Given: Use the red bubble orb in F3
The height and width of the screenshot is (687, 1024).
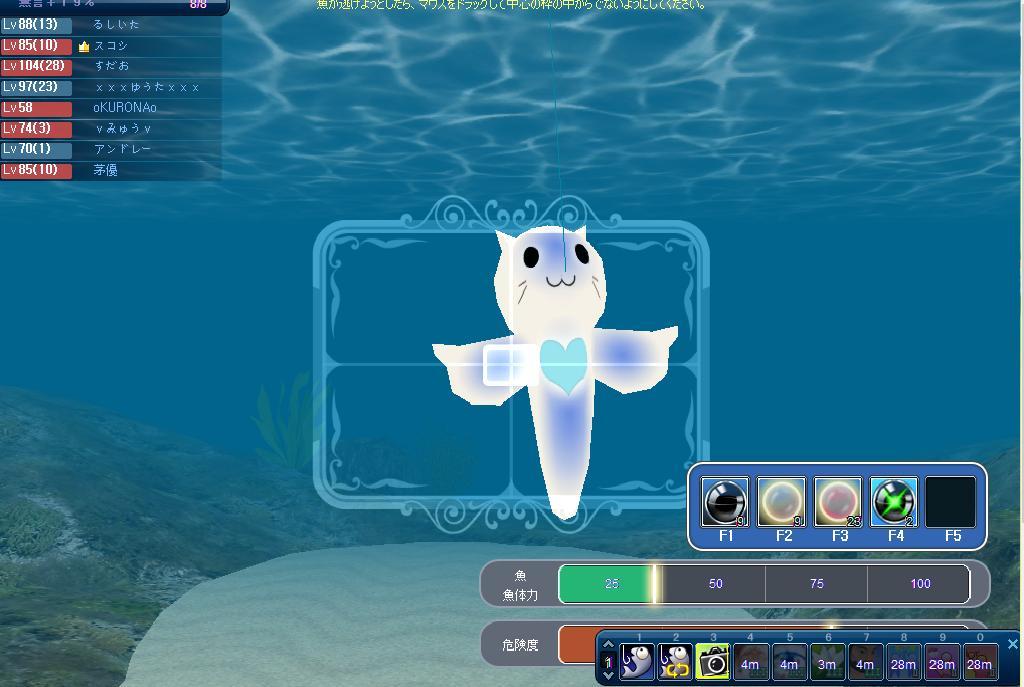Looking at the screenshot, I should [838, 501].
